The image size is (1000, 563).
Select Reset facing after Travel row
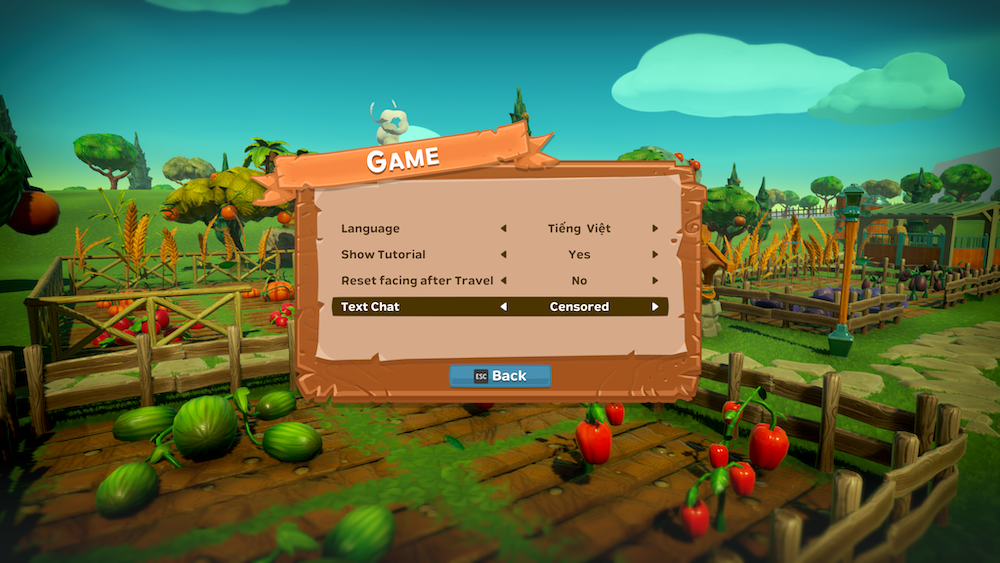point(417,281)
